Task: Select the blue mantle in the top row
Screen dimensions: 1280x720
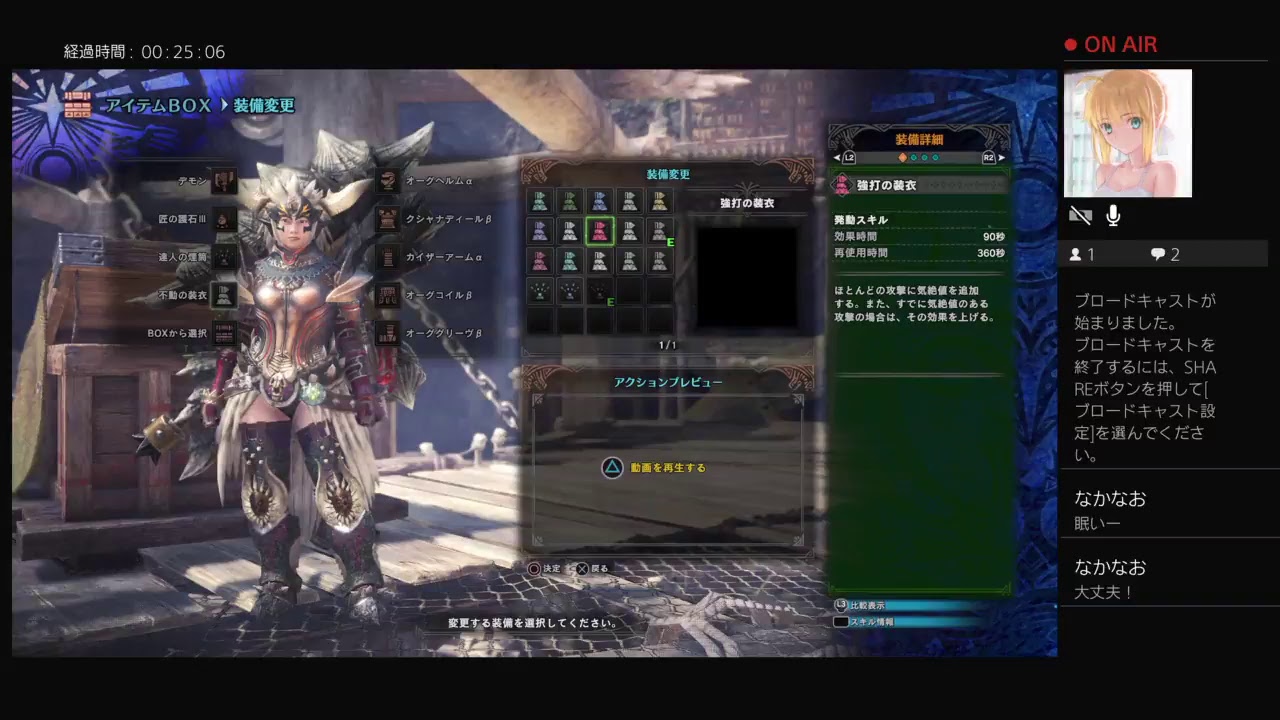Action: (600, 201)
